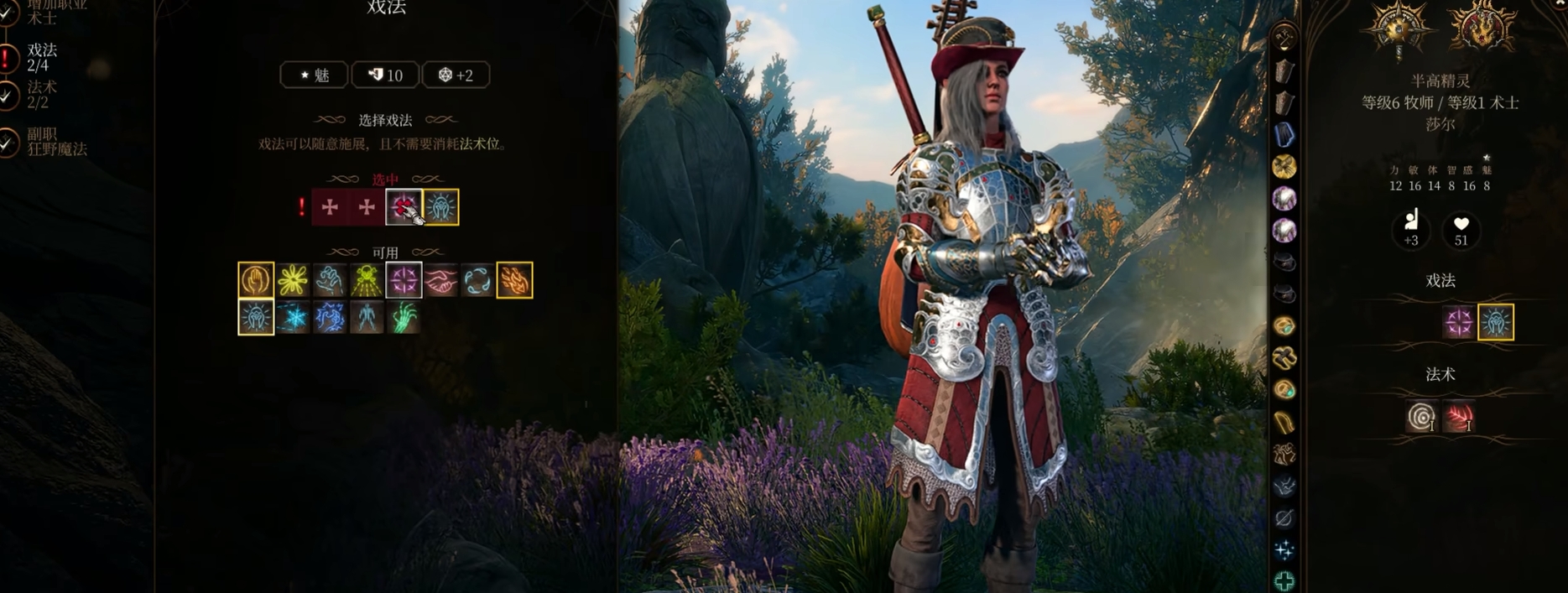Screen dimensions: 1568x593
Task: Open the 副职 狂野魔法 subclass step
Action: (55, 141)
